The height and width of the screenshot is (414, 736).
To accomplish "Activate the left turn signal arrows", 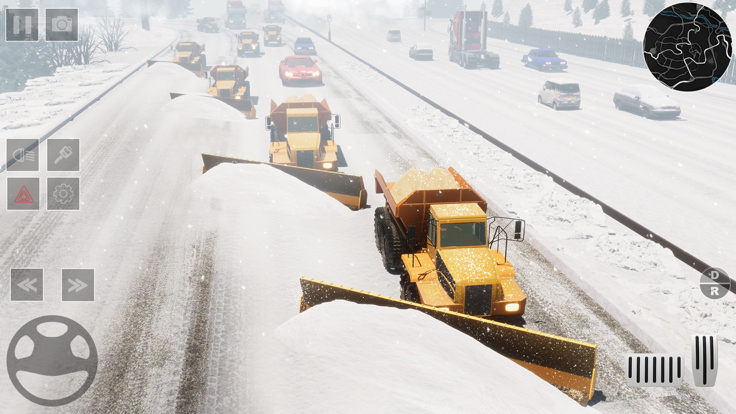I will (27, 285).
